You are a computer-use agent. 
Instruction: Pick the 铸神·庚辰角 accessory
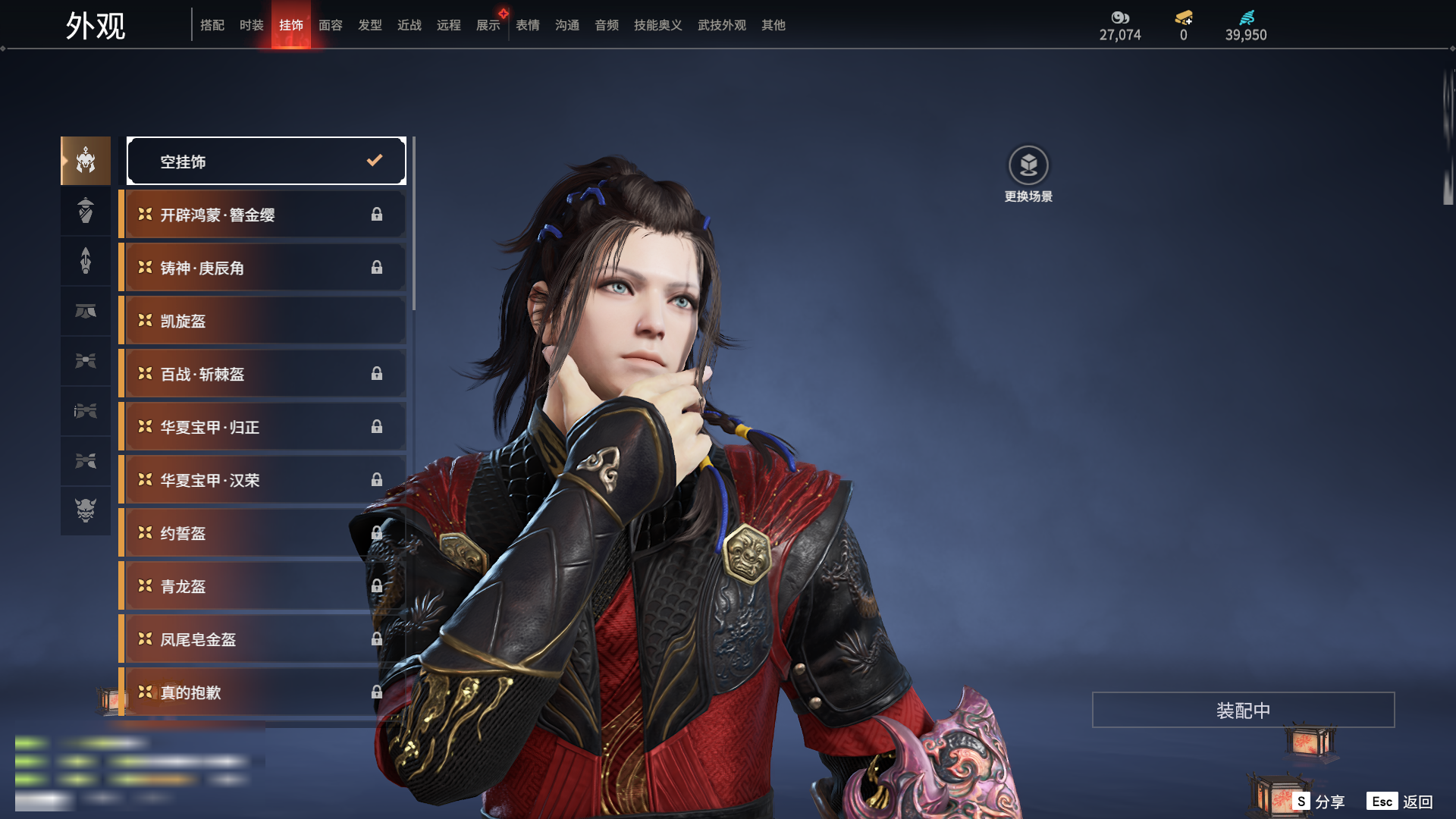click(x=262, y=268)
